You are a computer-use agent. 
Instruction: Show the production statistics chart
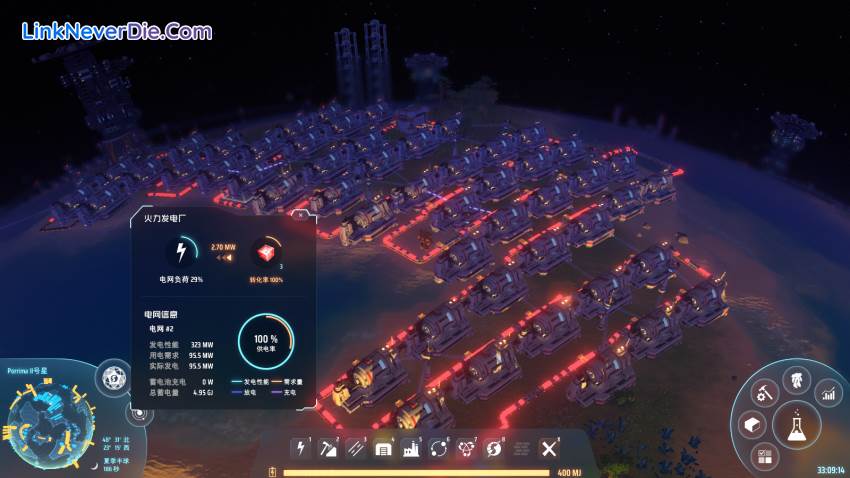[829, 393]
